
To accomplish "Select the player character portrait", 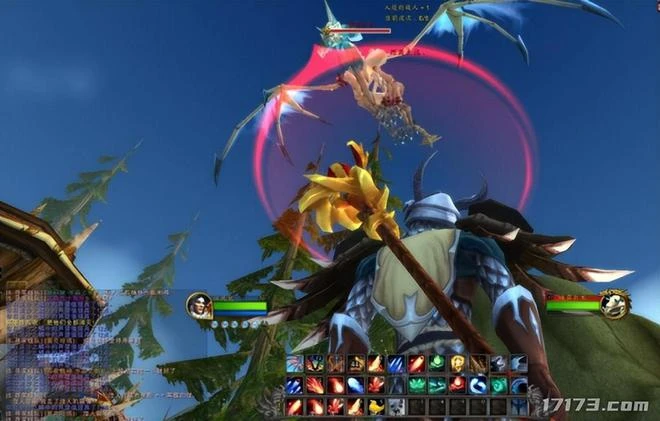I will (x=199, y=305).
